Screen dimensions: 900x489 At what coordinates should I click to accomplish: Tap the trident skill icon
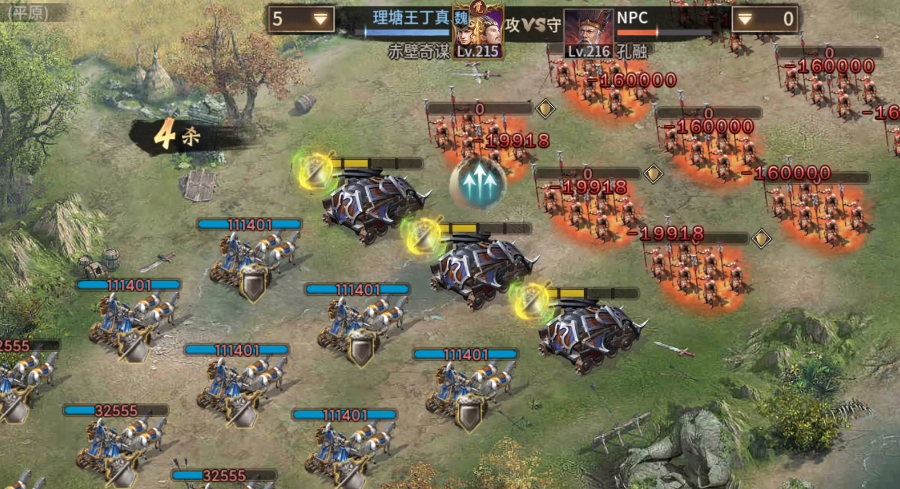tap(477, 183)
